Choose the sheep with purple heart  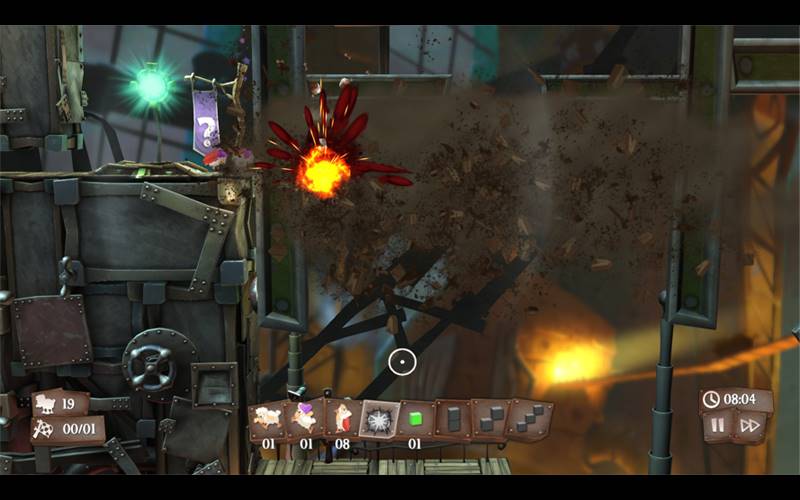pos(305,417)
